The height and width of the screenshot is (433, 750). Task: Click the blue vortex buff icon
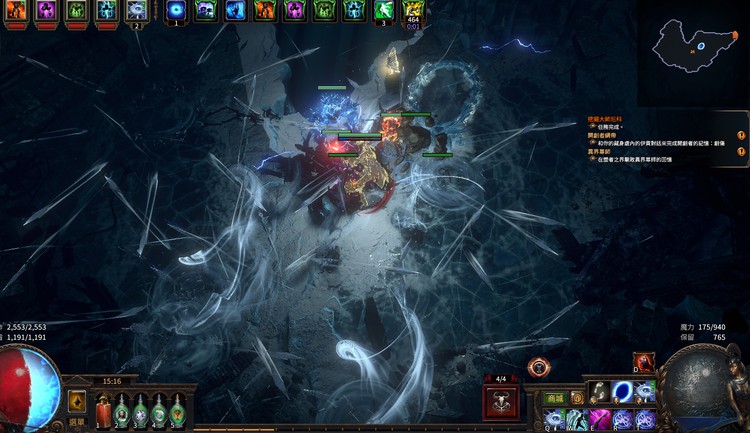[176, 11]
